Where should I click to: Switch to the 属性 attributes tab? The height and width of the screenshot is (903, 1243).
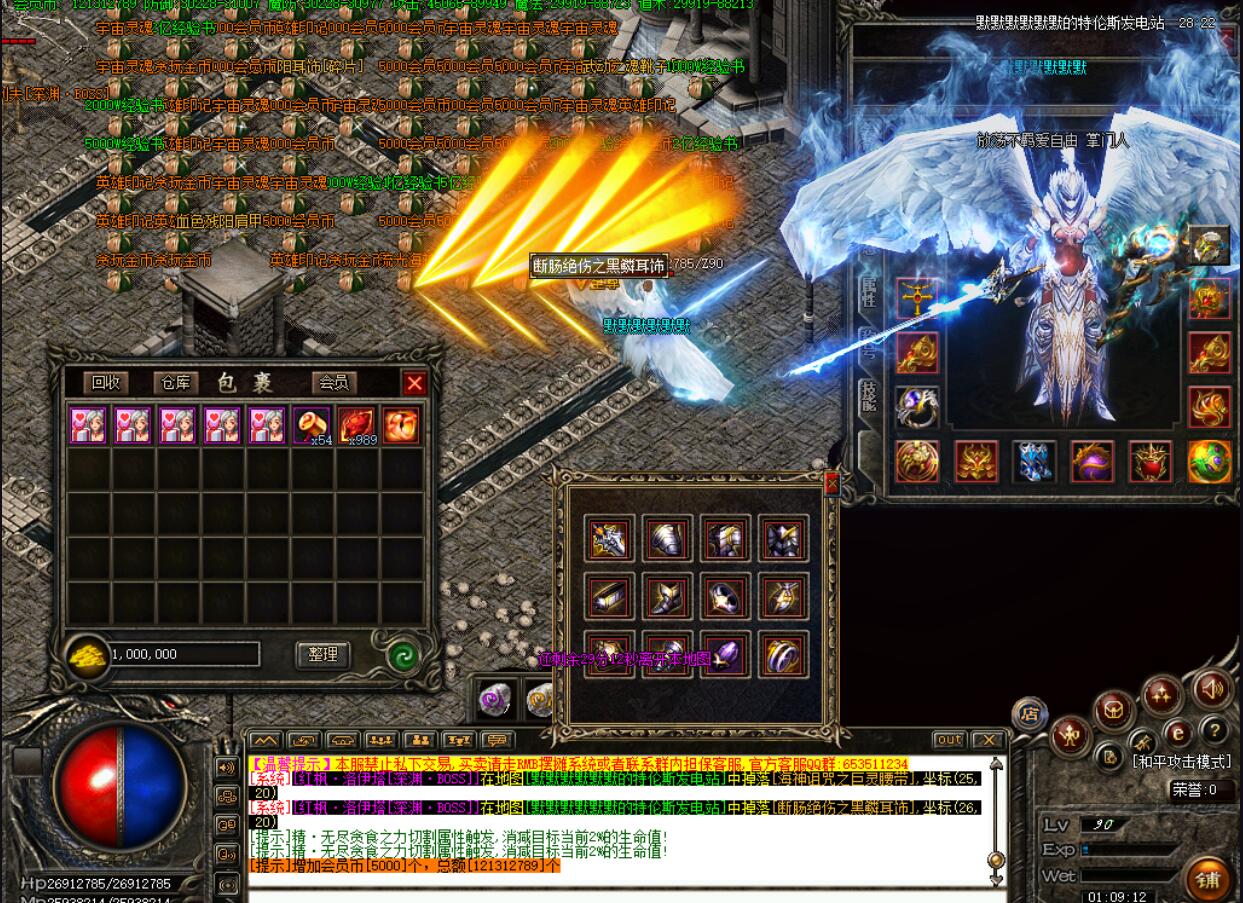click(x=869, y=292)
